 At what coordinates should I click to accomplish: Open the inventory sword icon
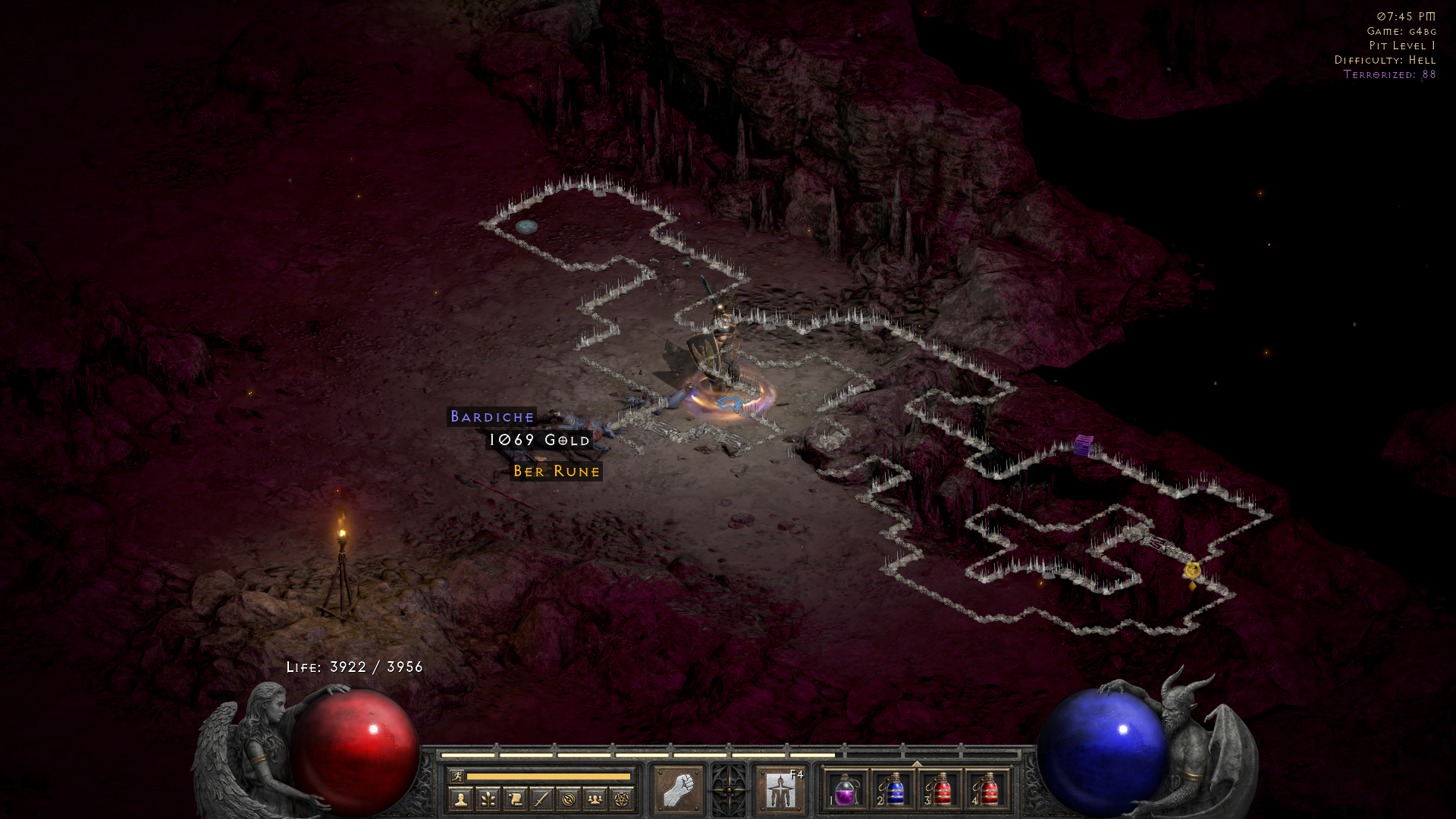pyautogui.click(x=541, y=801)
